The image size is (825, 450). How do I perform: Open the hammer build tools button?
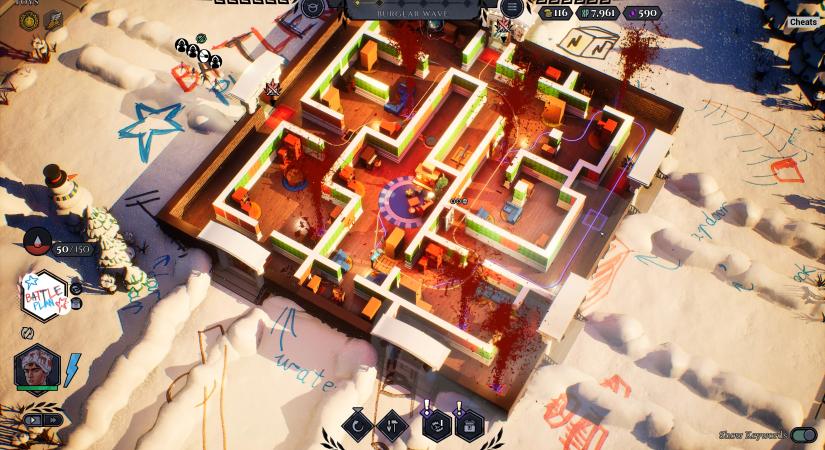coord(393,425)
